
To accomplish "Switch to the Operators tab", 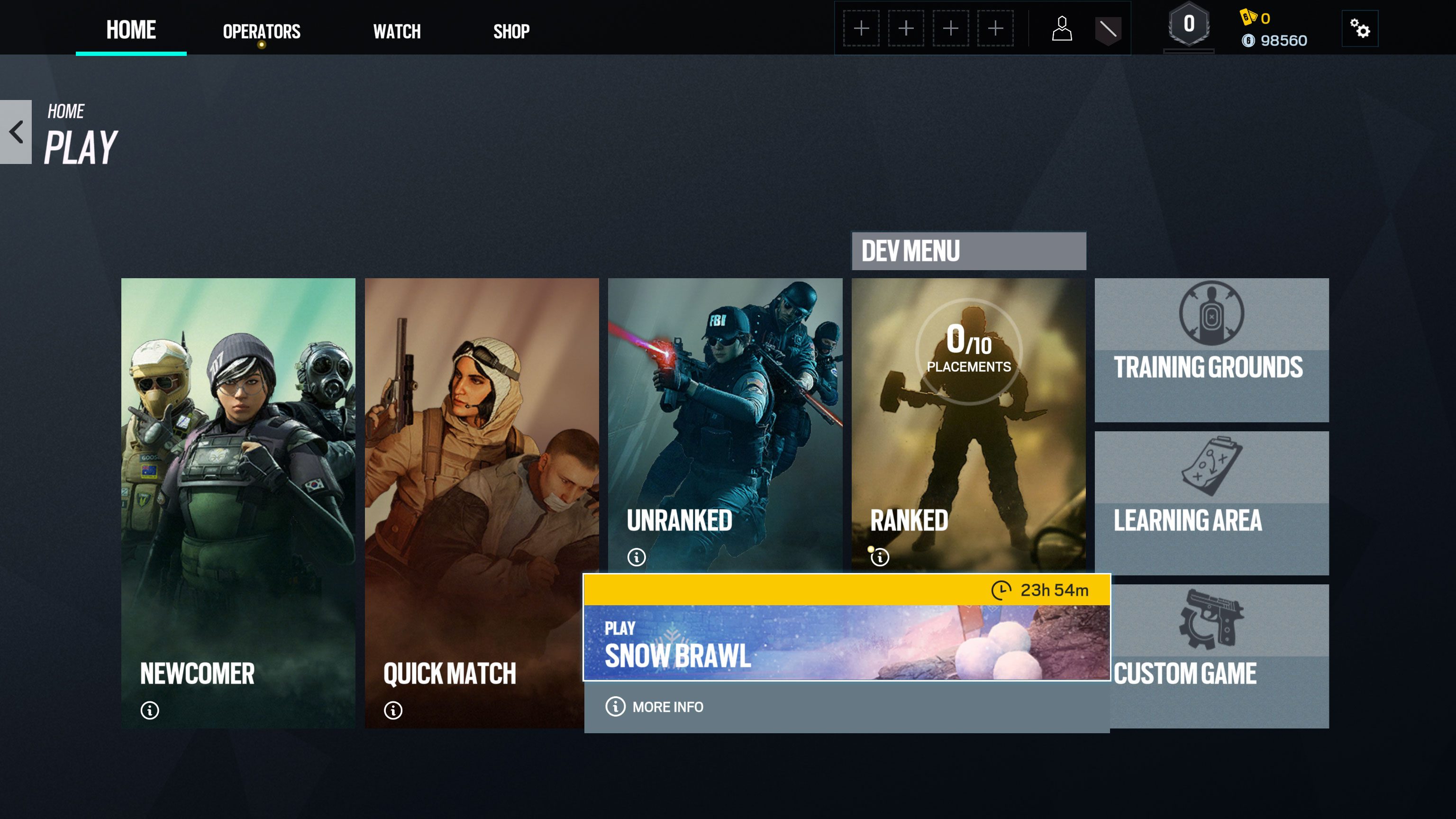I will 261,31.
